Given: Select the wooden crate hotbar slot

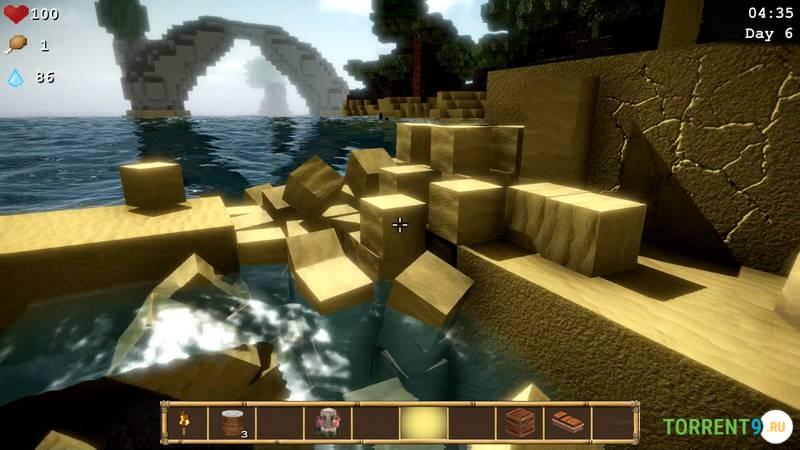Looking at the screenshot, I should pos(520,423).
